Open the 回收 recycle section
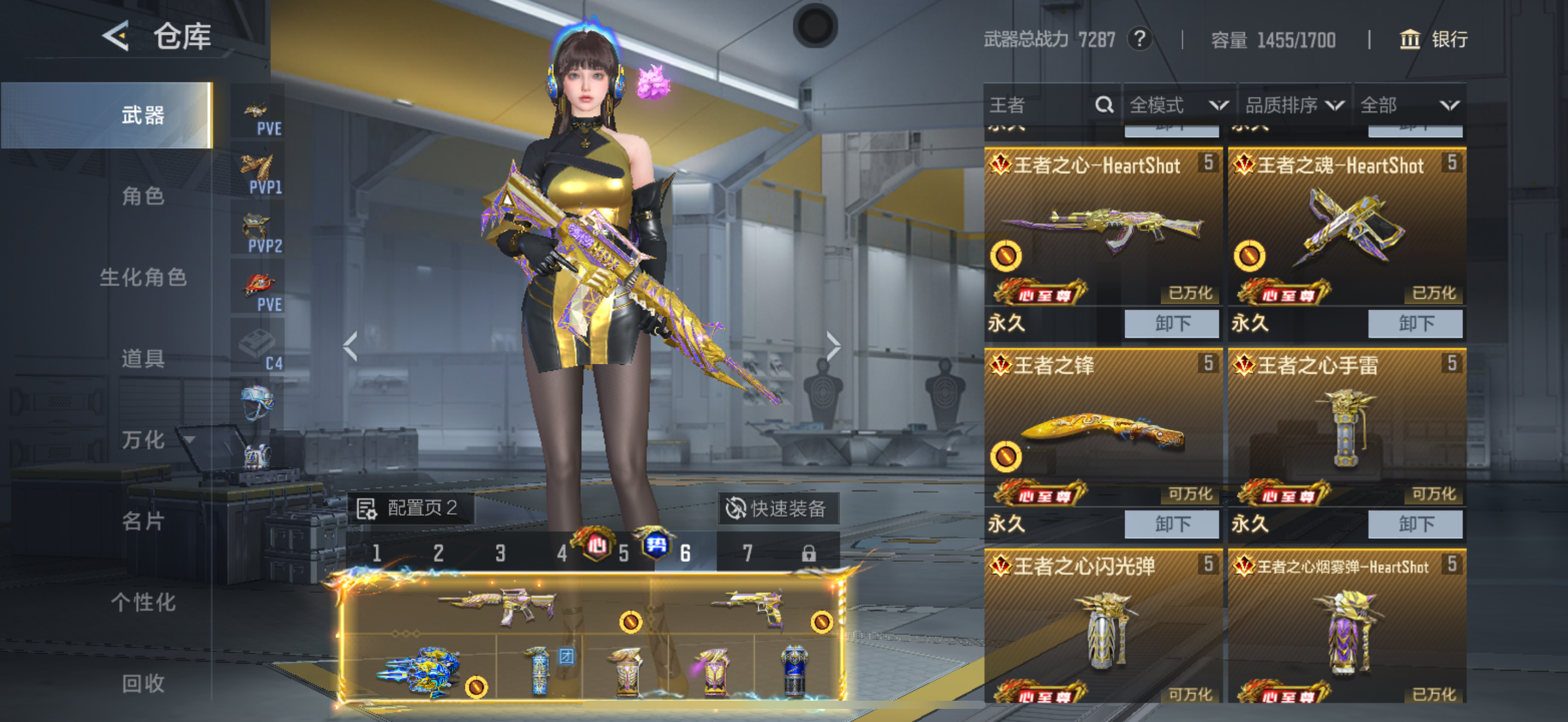The width and height of the screenshot is (1568, 722). 143,683
